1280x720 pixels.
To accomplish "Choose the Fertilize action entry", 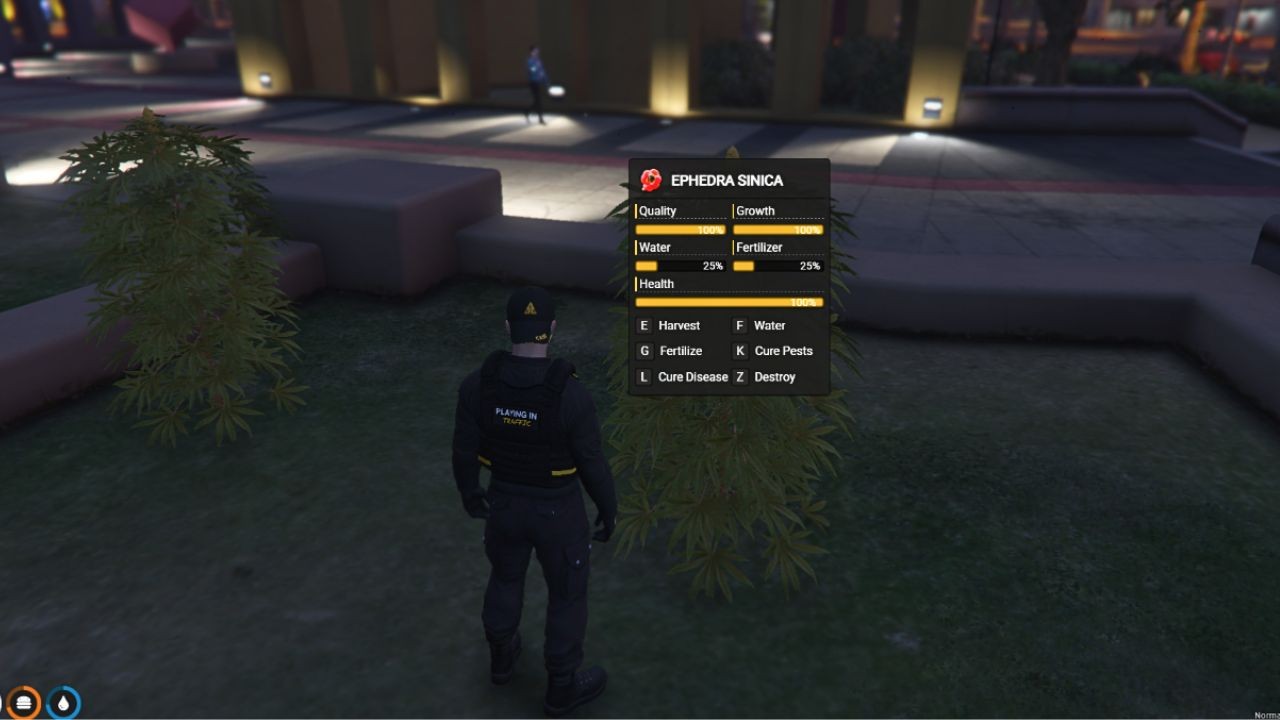I will coord(680,351).
